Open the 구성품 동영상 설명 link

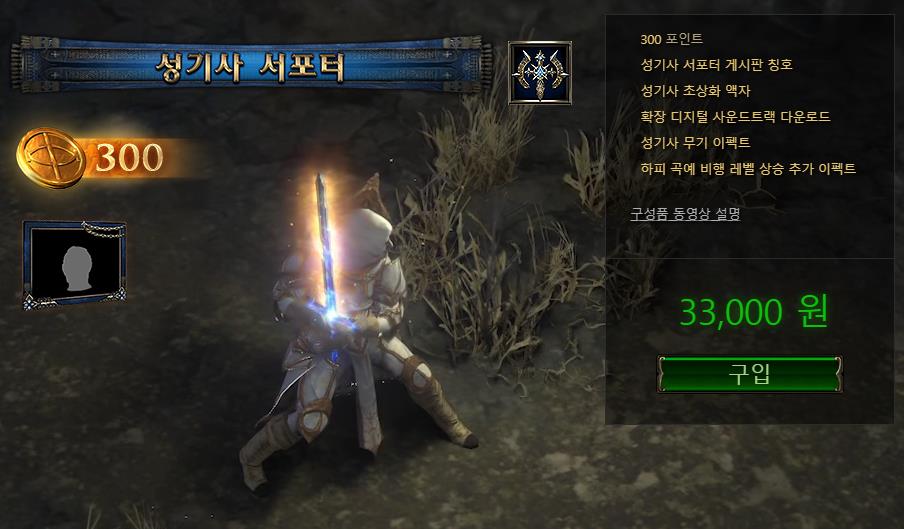pyautogui.click(x=685, y=213)
